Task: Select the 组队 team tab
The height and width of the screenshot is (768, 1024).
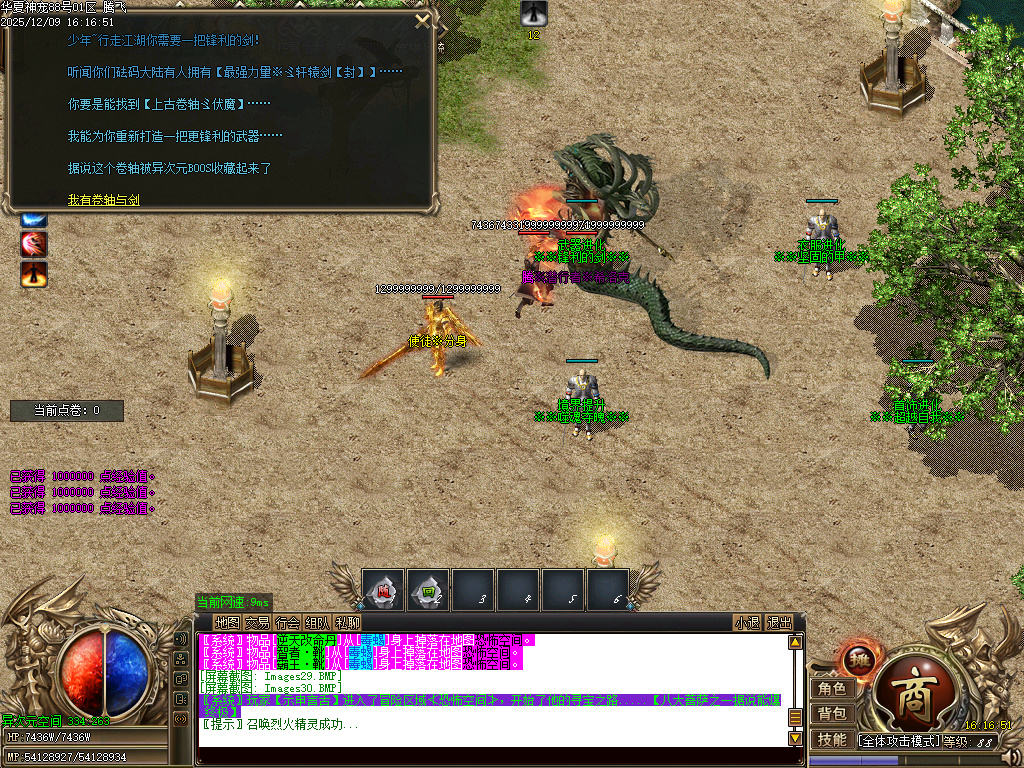Action: click(317, 622)
